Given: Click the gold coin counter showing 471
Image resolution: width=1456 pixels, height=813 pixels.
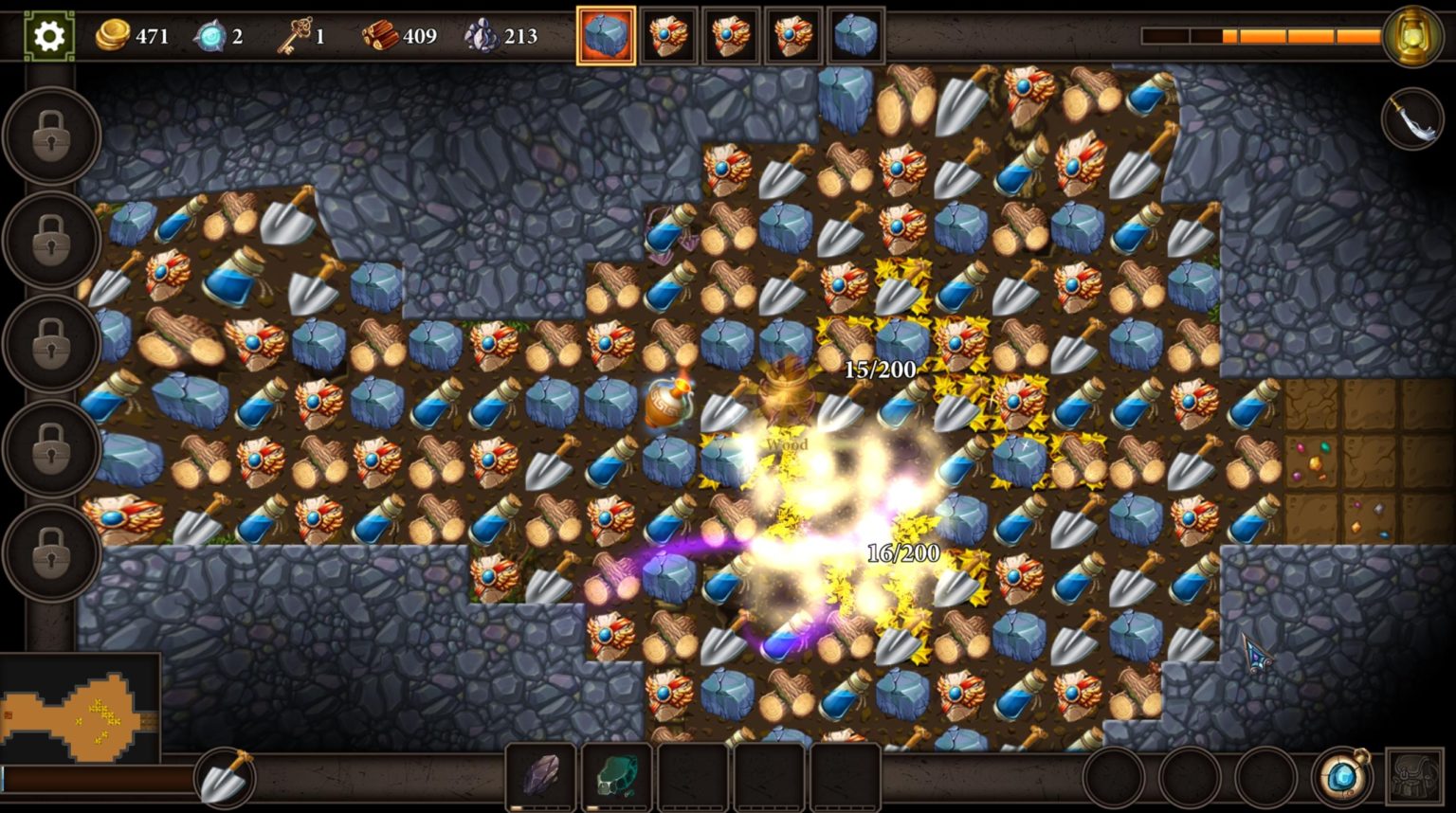Looking at the screenshot, I should tap(135, 36).
